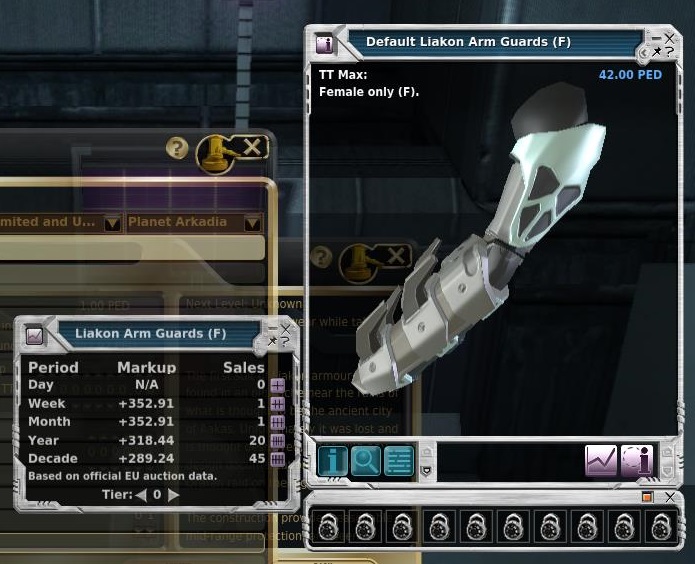The width and height of the screenshot is (695, 564).
Task: Close the Liakon Arm Guards market value window
Action: (x=287, y=327)
